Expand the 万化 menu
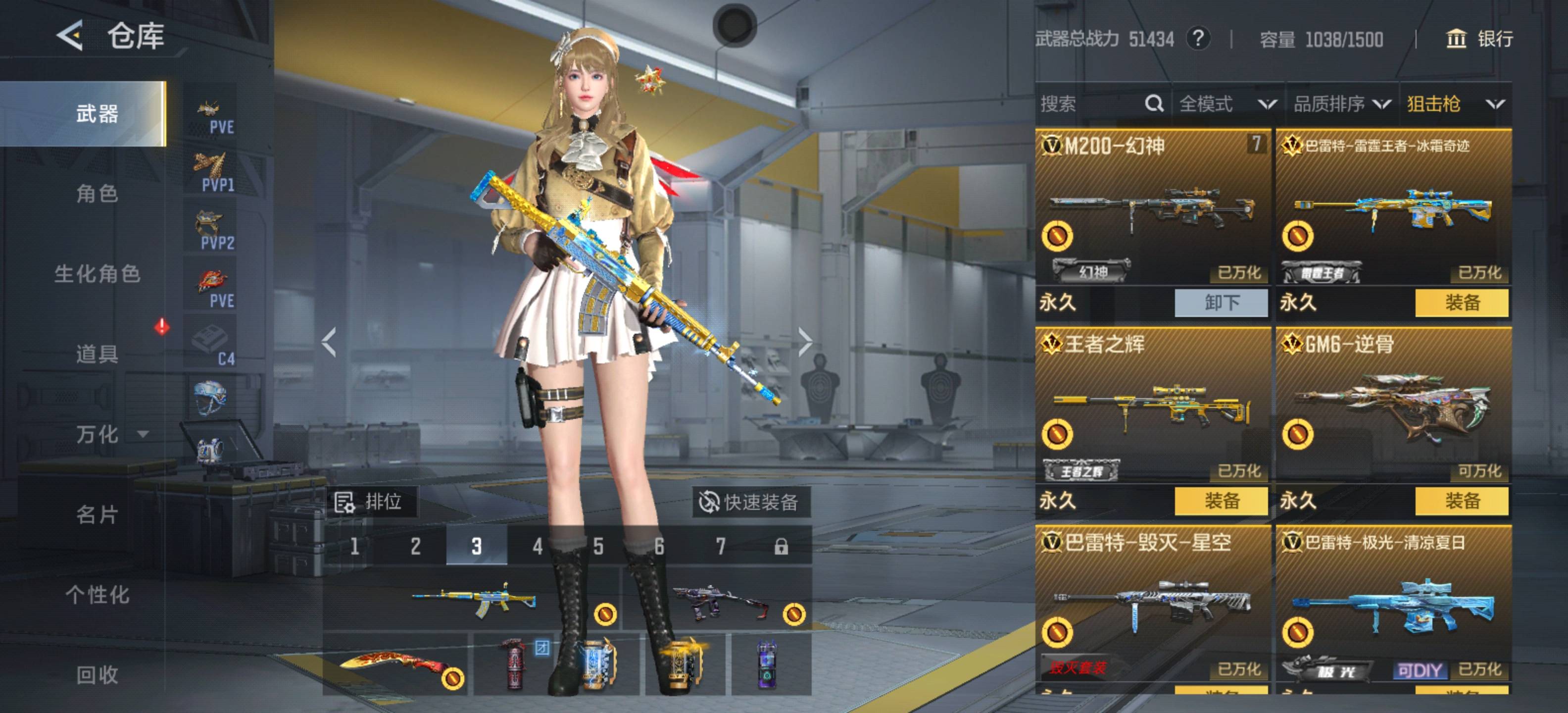The height and width of the screenshot is (713, 1568). pos(109,434)
